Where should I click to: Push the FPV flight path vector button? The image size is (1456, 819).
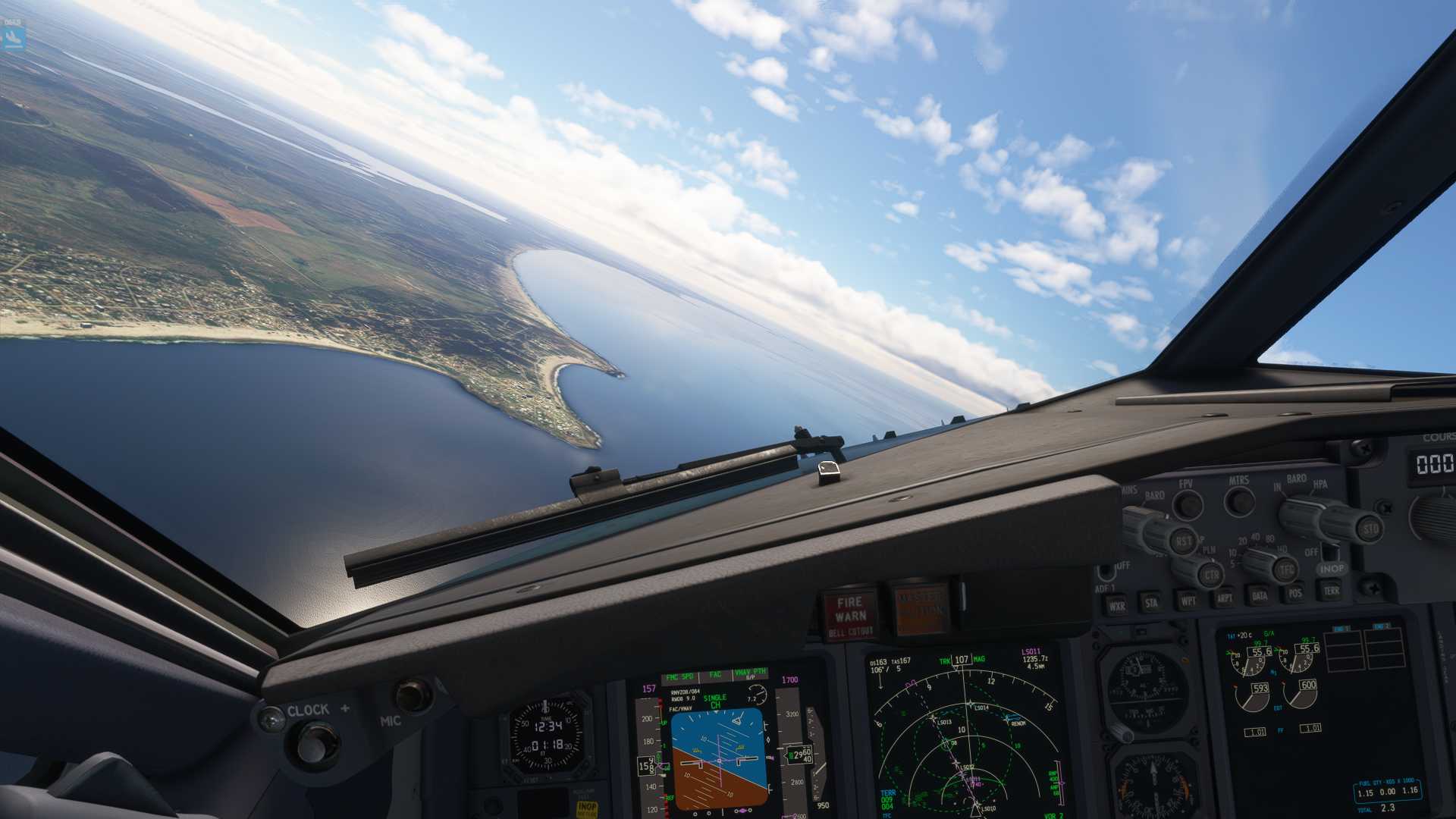tap(1188, 504)
